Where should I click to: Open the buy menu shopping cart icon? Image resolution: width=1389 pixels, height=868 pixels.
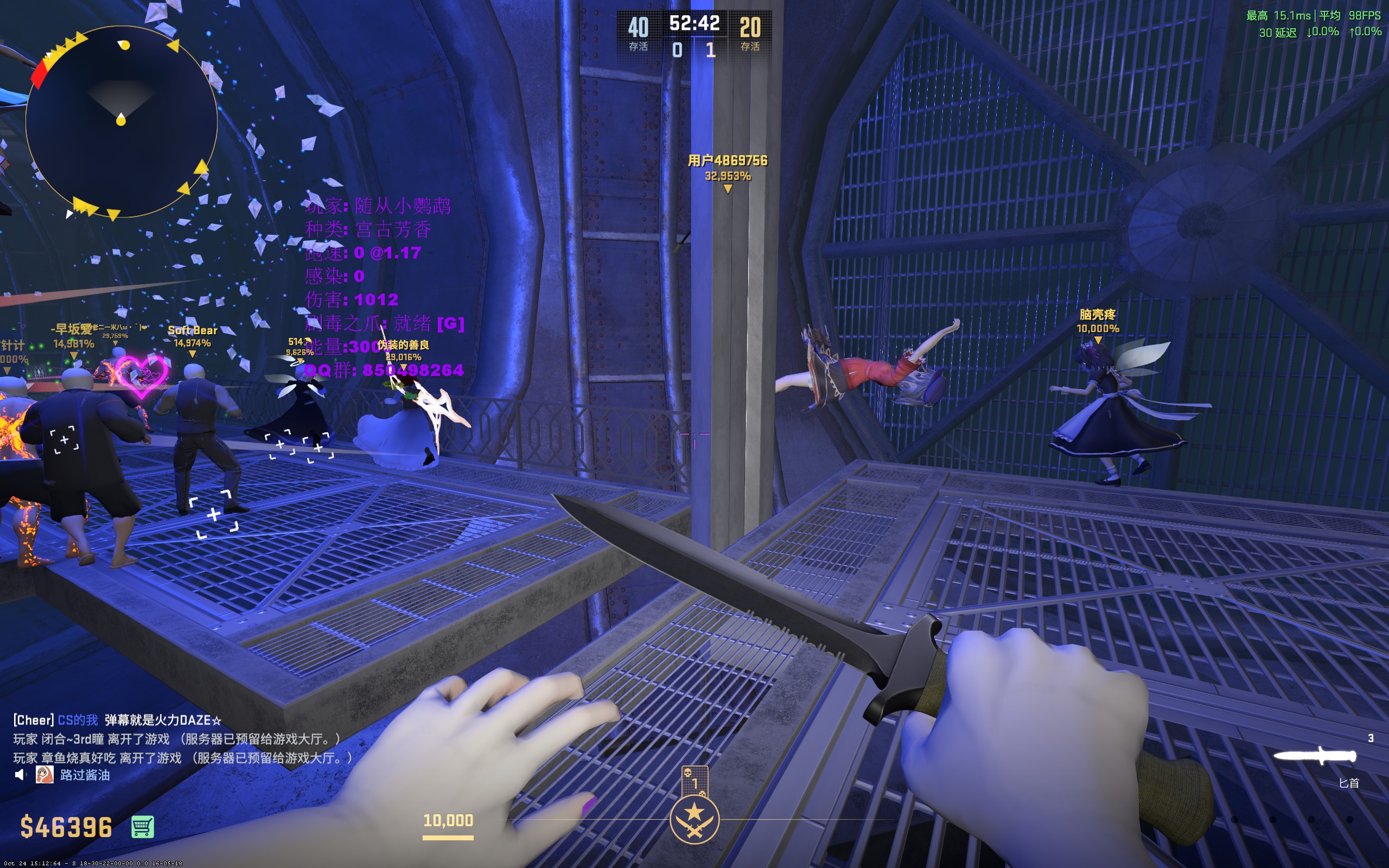pyautogui.click(x=142, y=827)
